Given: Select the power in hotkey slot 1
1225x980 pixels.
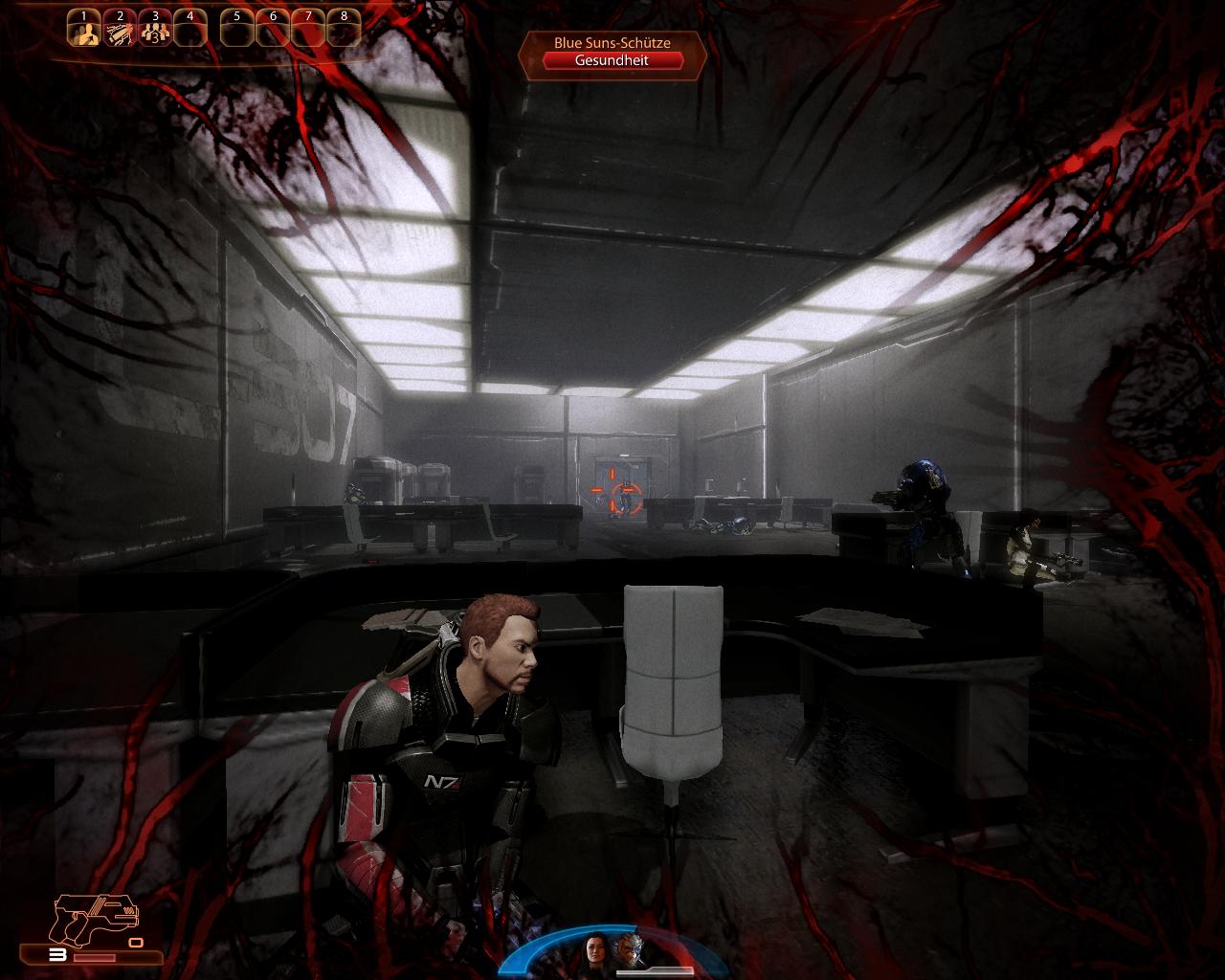Looking at the screenshot, I should click(83, 27).
